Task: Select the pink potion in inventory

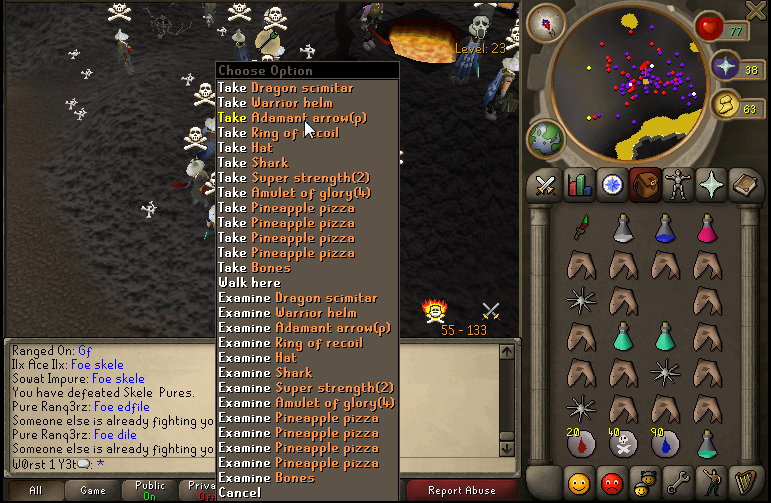Action: point(707,230)
